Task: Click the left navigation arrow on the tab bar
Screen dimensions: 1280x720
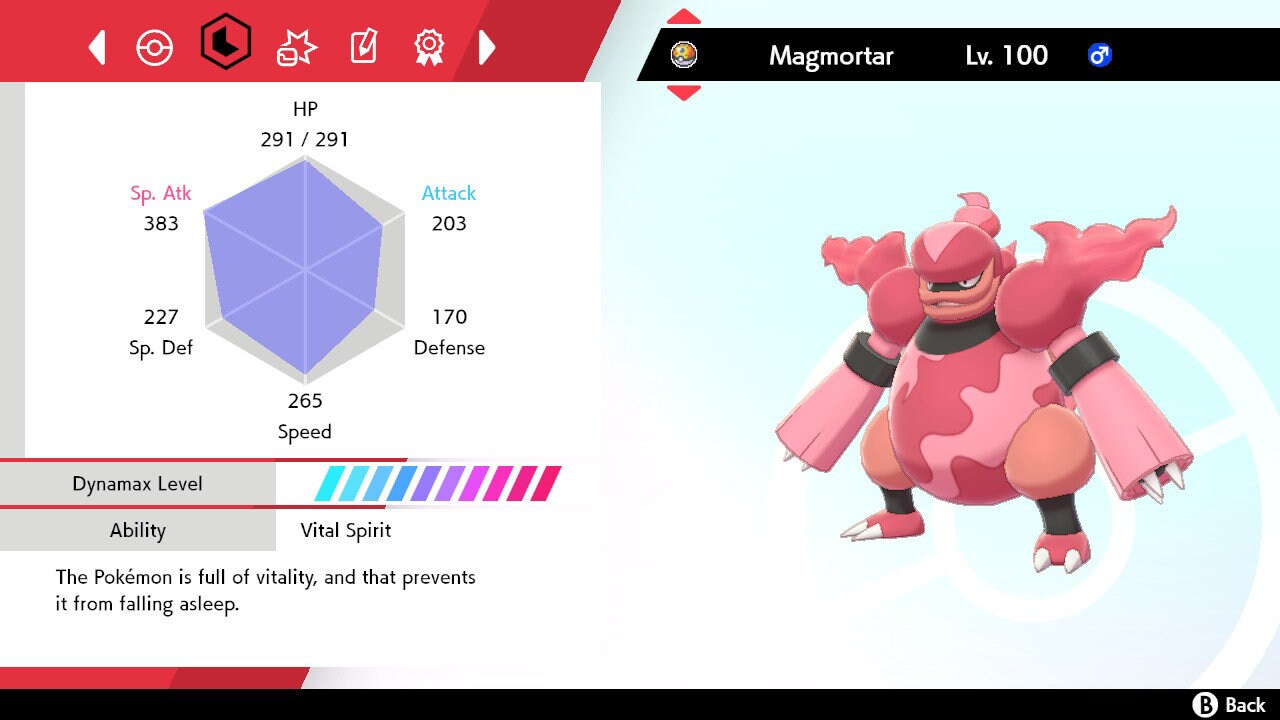Action: pos(96,46)
